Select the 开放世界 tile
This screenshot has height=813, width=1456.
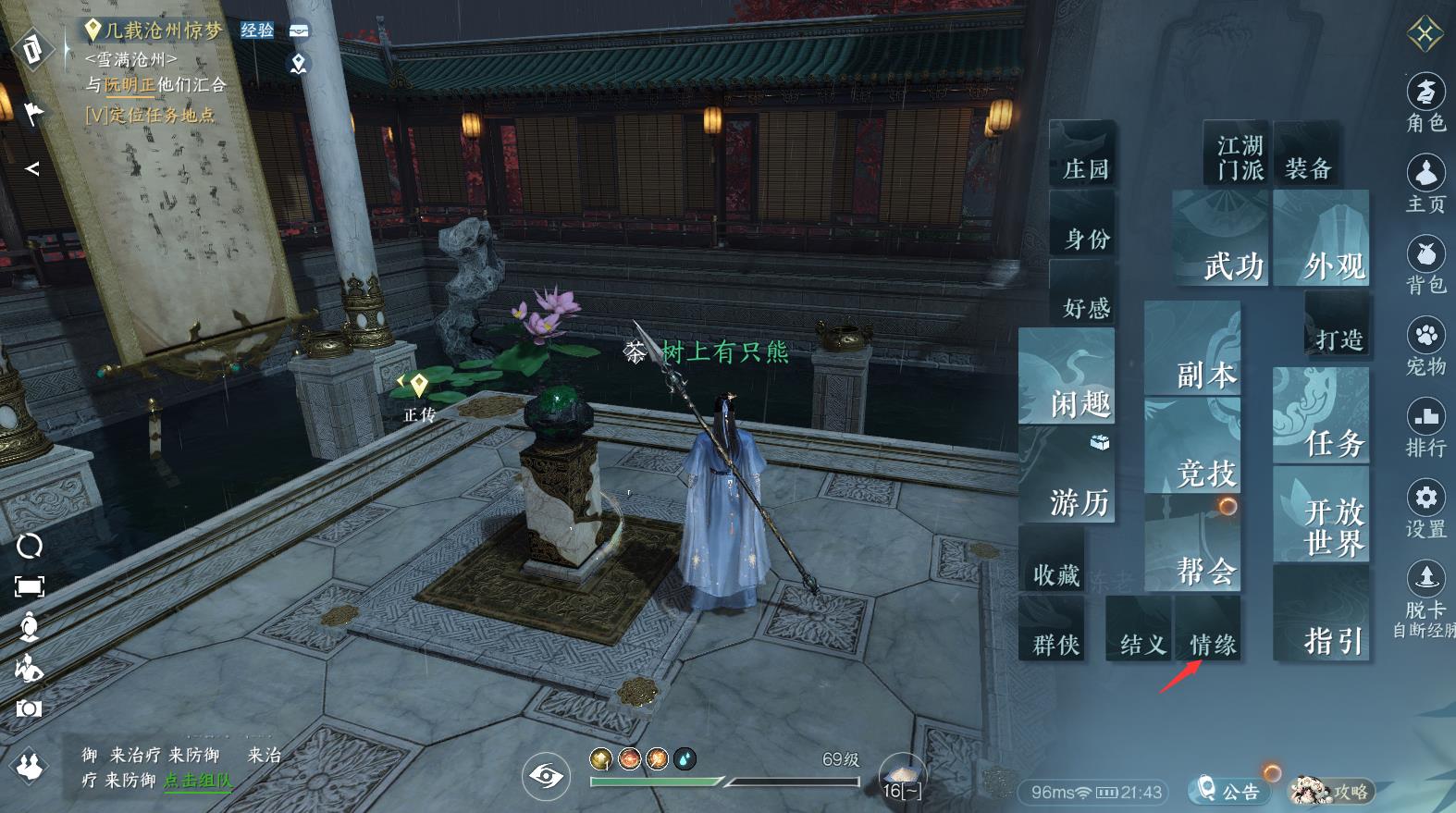click(1321, 514)
